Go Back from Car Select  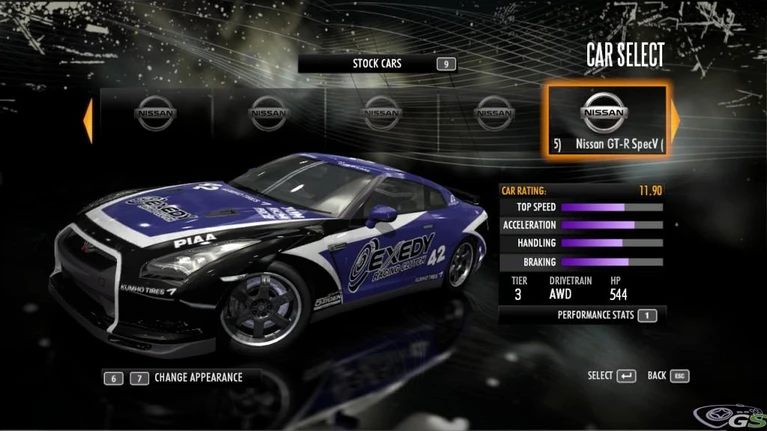tap(668, 376)
